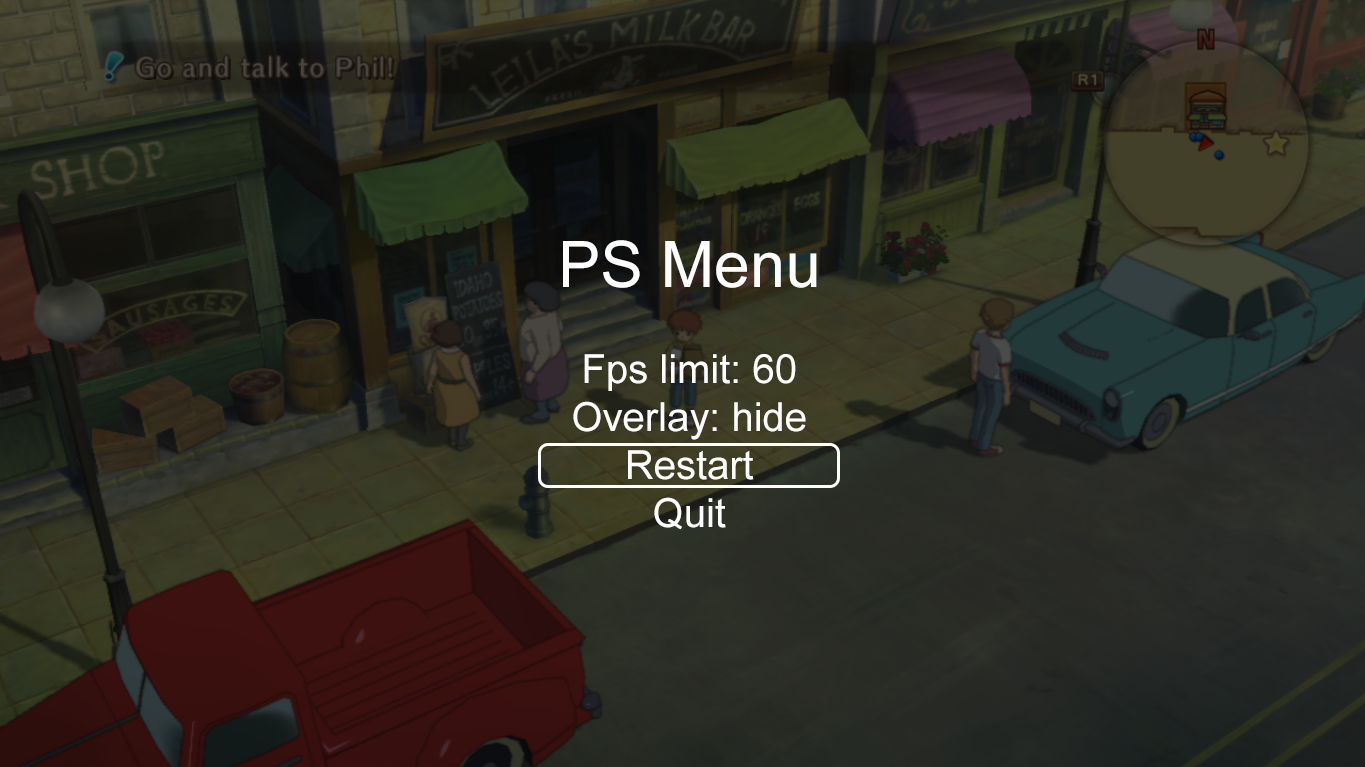Click the red player arrow on the minimap
This screenshot has width=1365, height=767.
[1205, 143]
